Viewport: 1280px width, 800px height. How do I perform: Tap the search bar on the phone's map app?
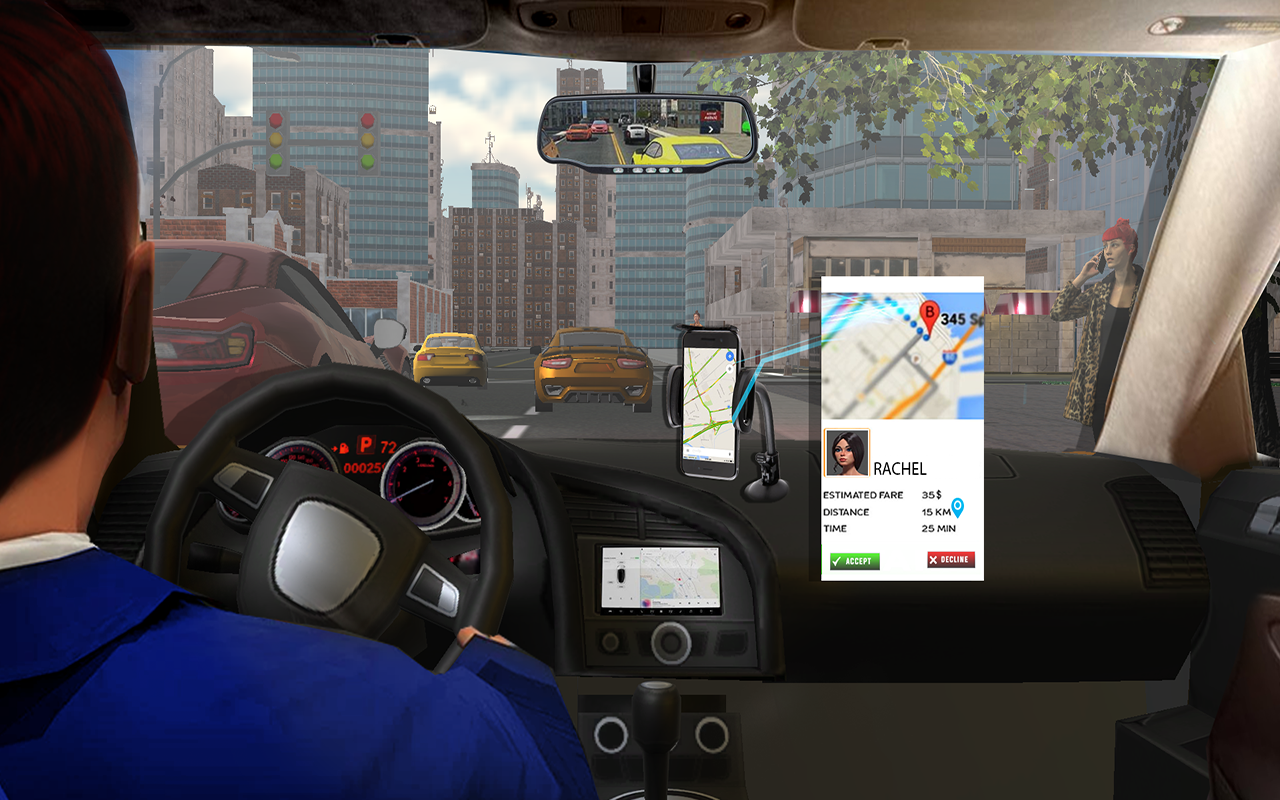707,451
